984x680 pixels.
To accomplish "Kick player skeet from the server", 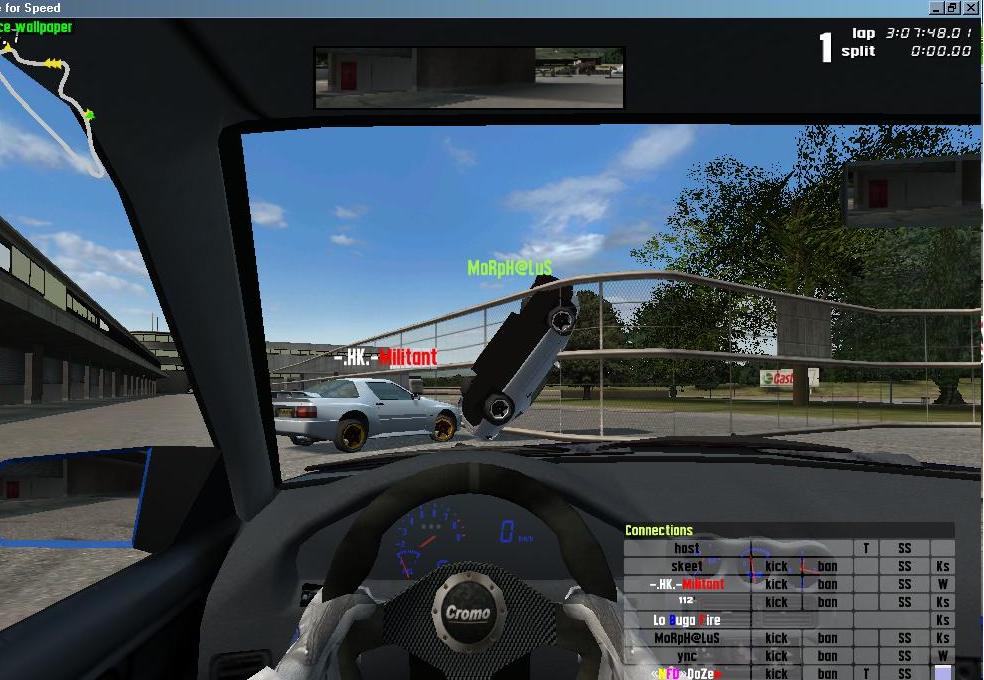I will [x=777, y=566].
